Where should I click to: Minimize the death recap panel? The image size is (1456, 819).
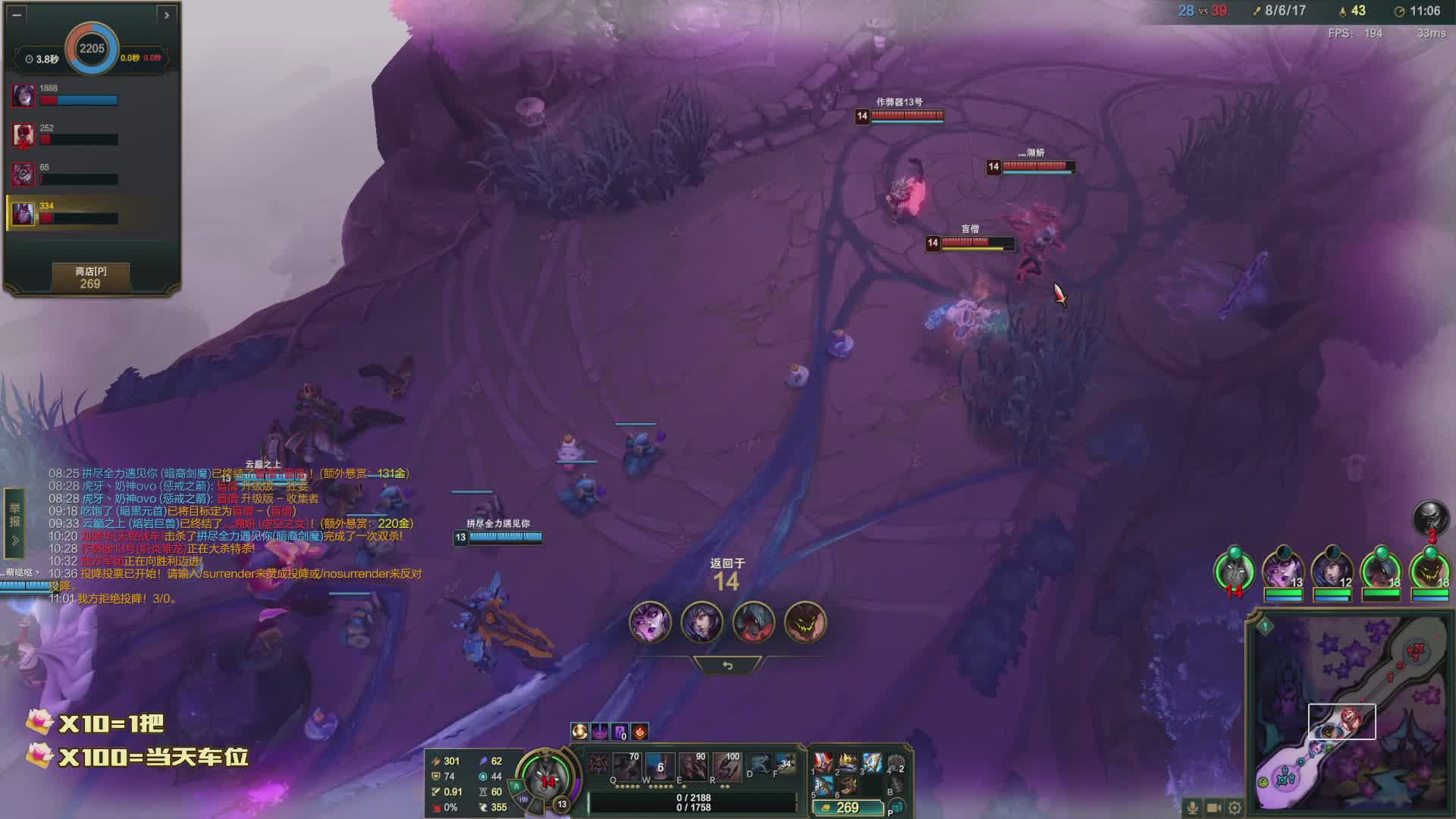point(17,14)
